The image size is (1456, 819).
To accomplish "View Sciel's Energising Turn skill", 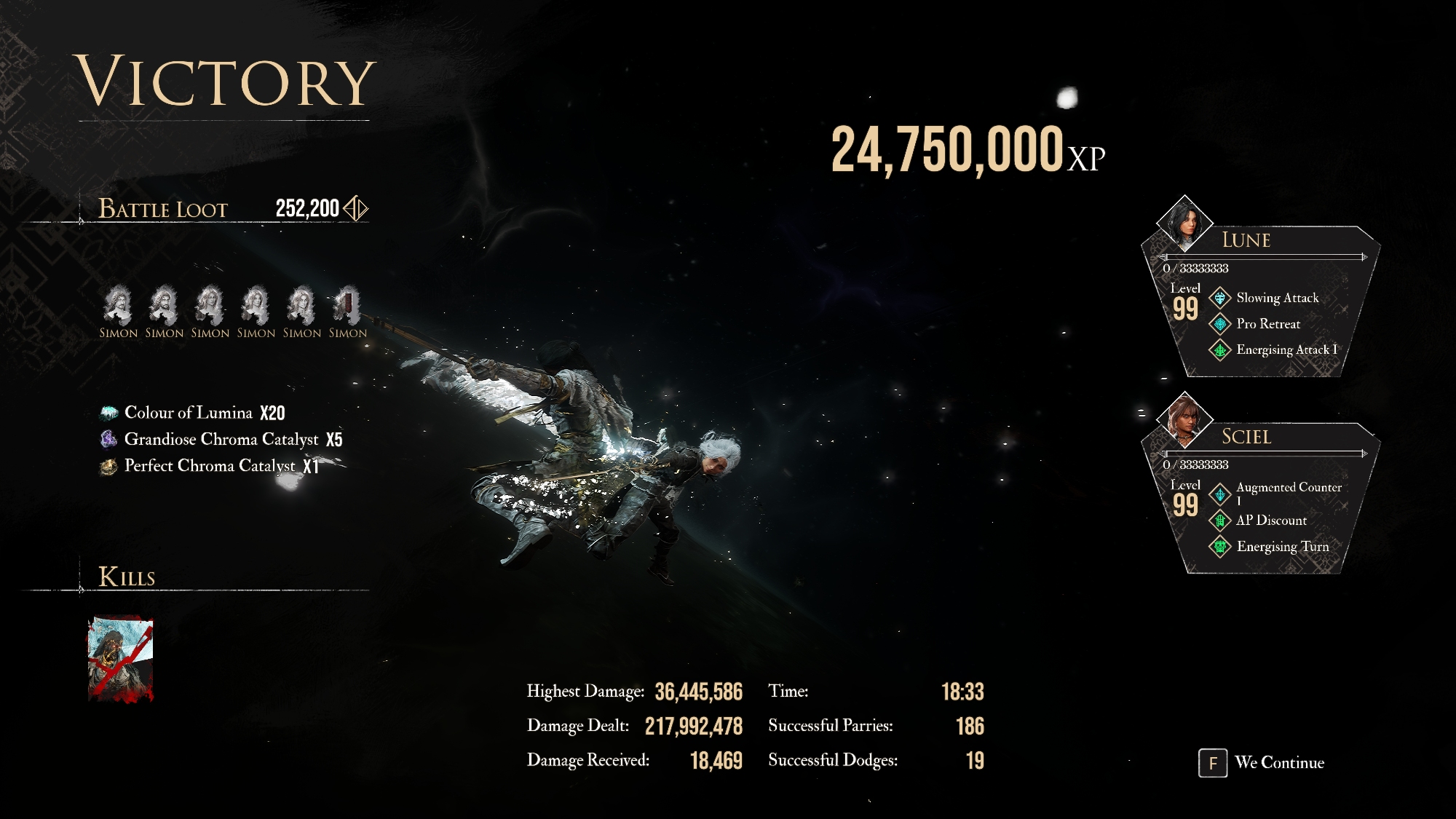I will [x=1282, y=547].
